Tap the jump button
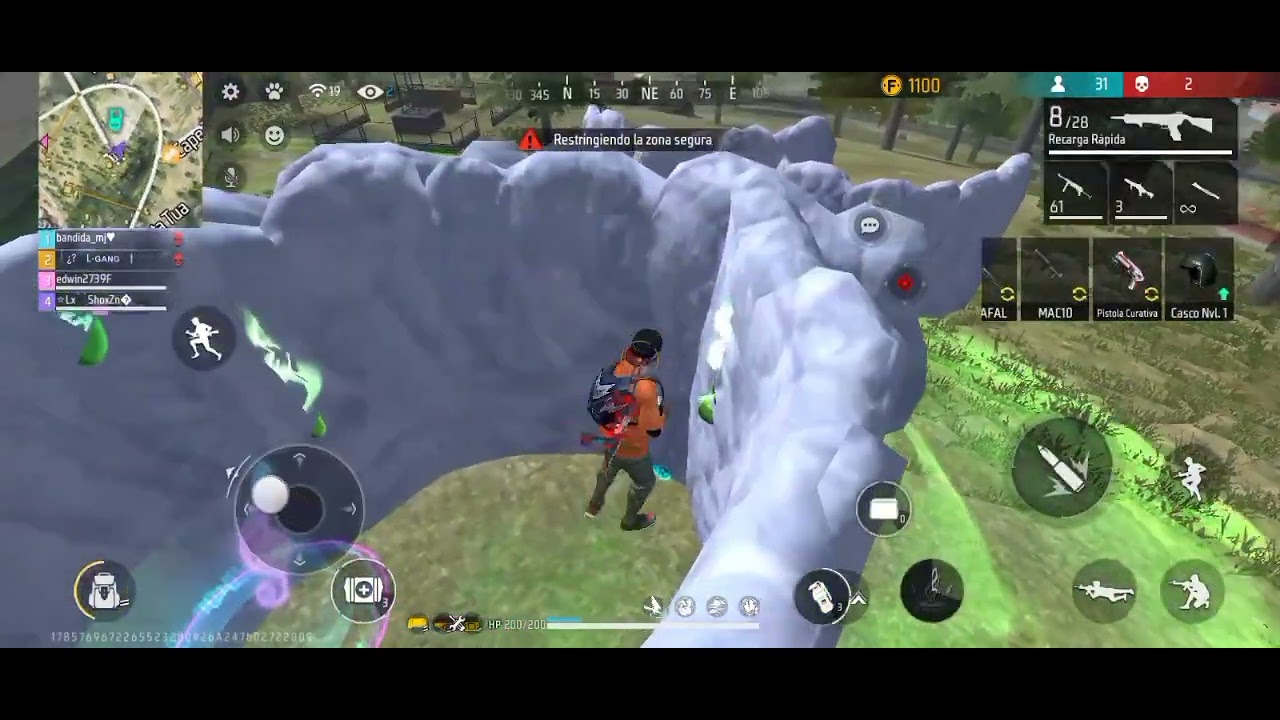The image size is (1280, 720). click(1191, 477)
